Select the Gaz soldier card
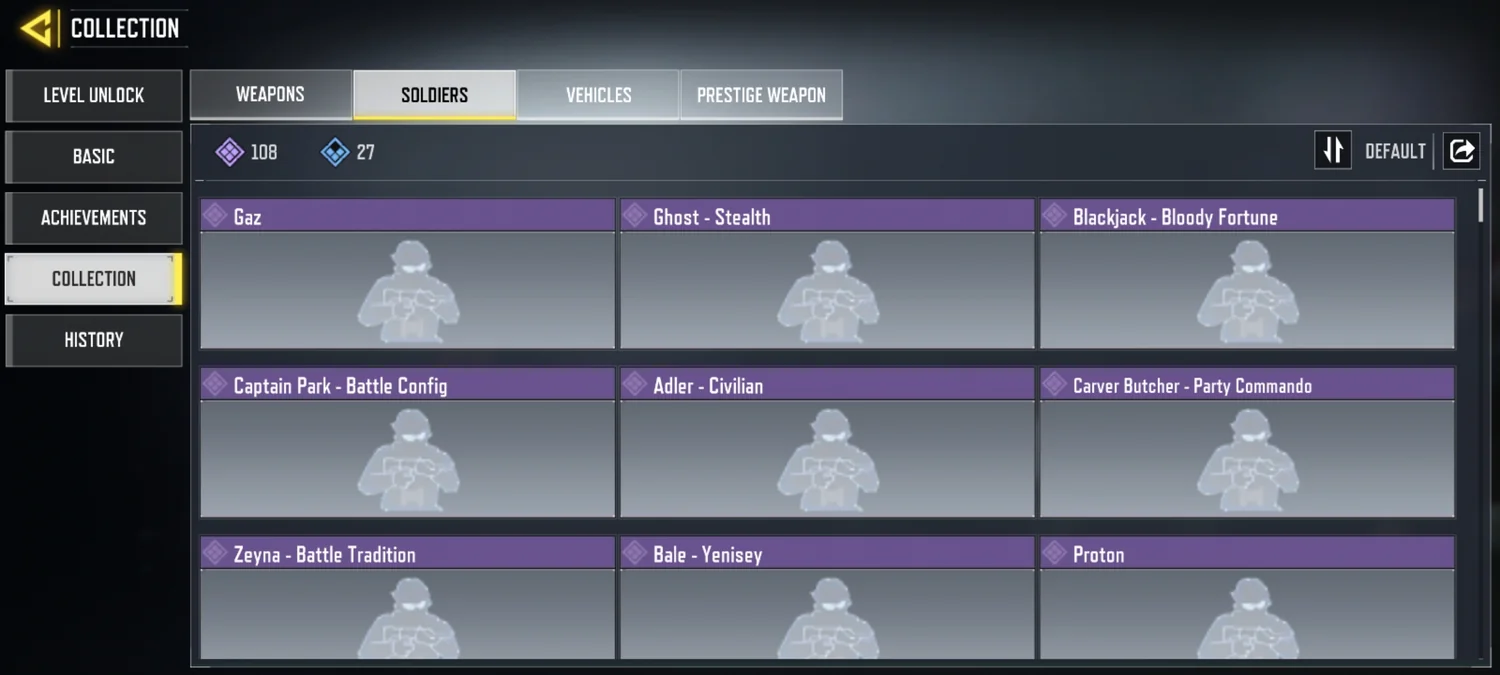 (x=407, y=274)
